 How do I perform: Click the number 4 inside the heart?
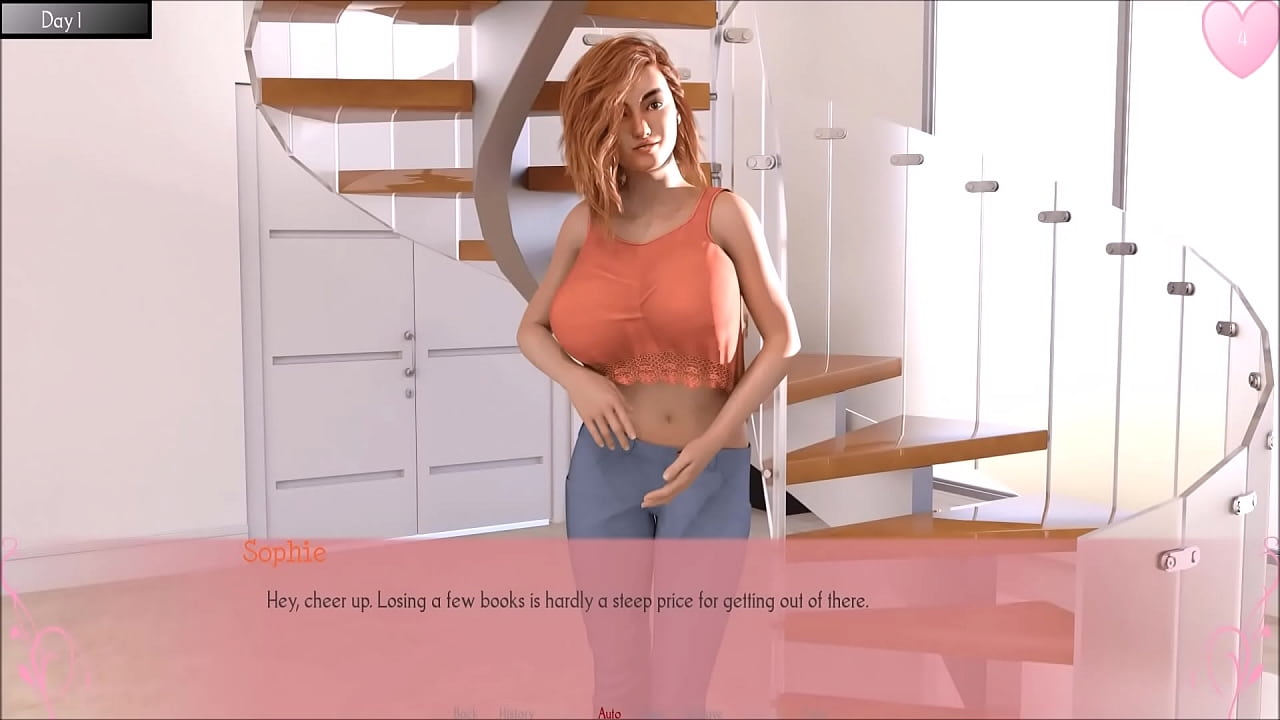[x=1243, y=38]
